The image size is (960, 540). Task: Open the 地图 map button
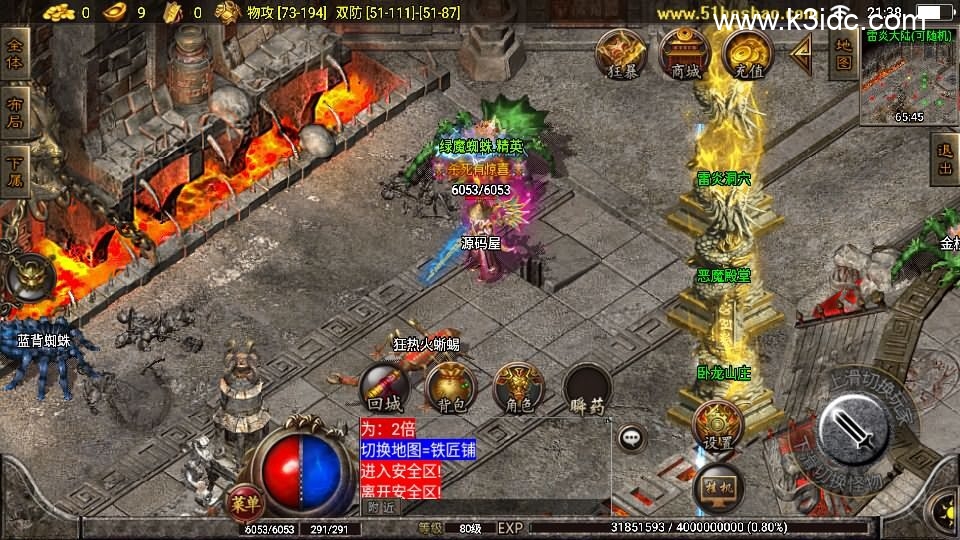point(845,55)
